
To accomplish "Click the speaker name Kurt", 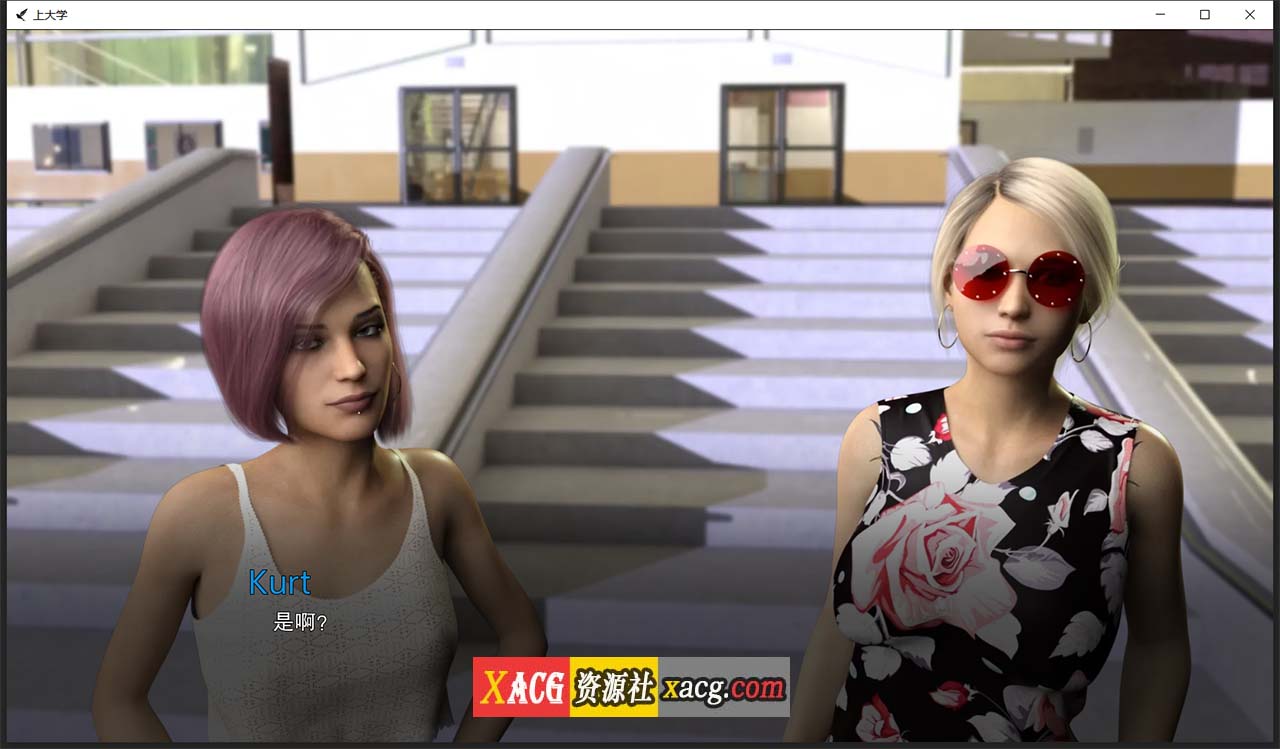I will (x=279, y=583).
